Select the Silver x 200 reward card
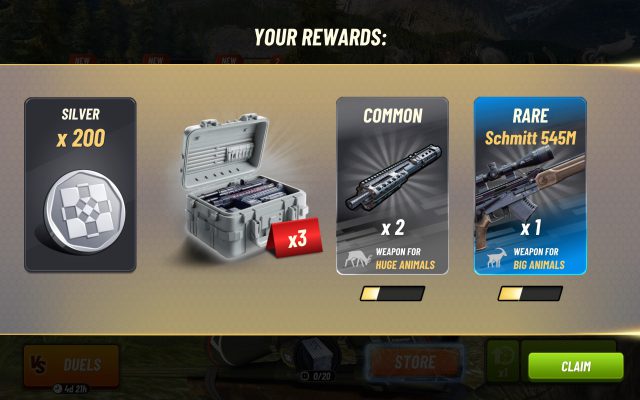 click(x=80, y=185)
